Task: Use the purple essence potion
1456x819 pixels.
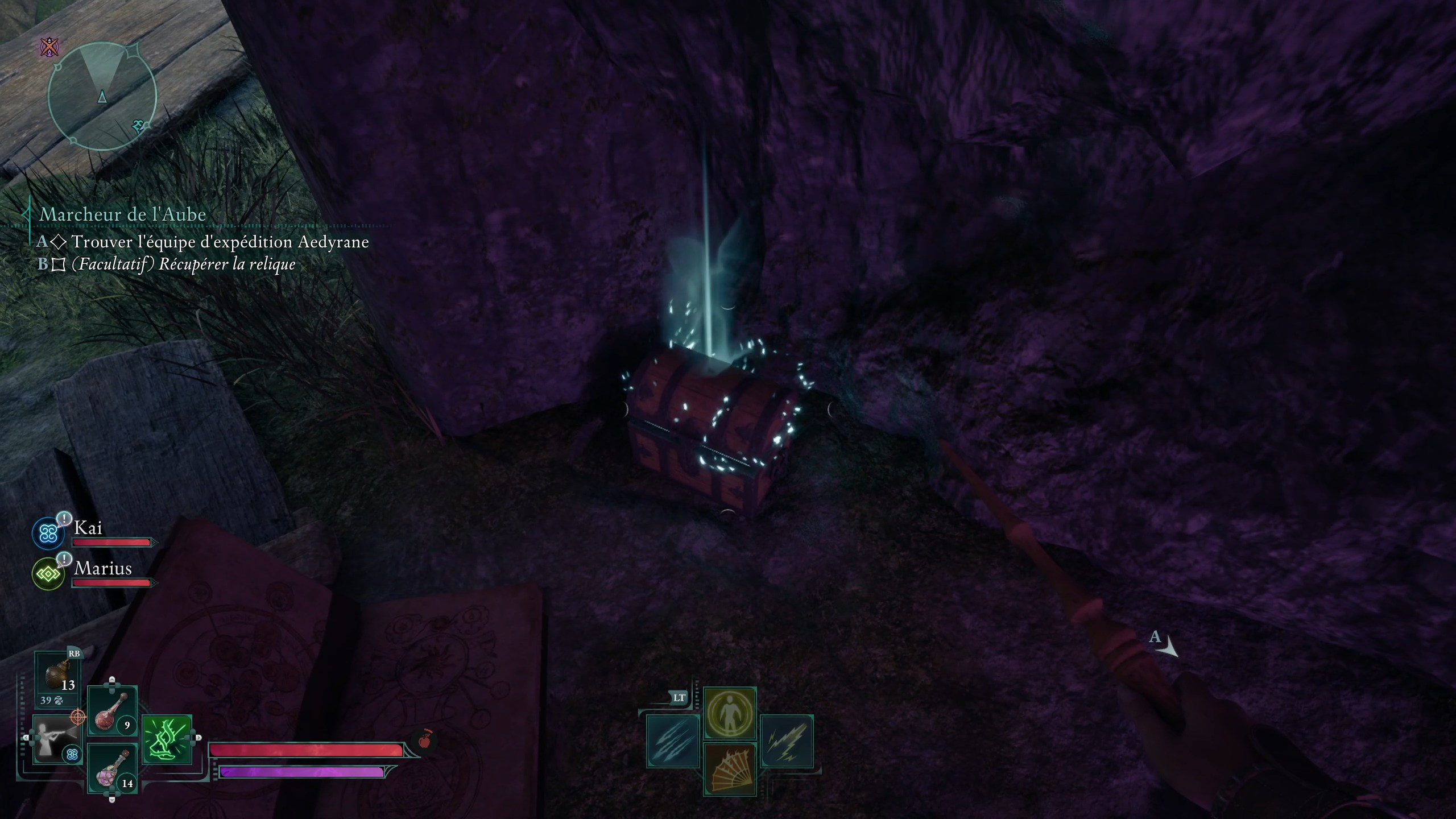Action: (x=112, y=768)
